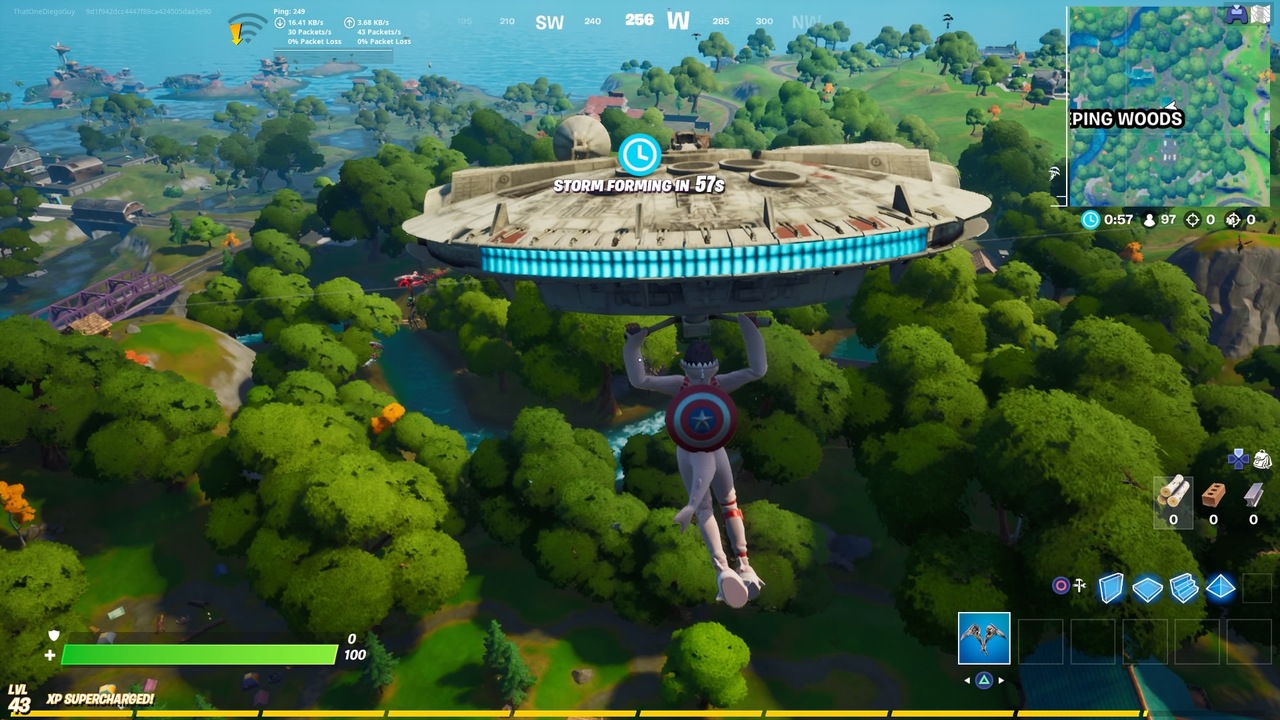Select the roof build piece icon
The height and width of the screenshot is (720, 1280).
(1220, 587)
